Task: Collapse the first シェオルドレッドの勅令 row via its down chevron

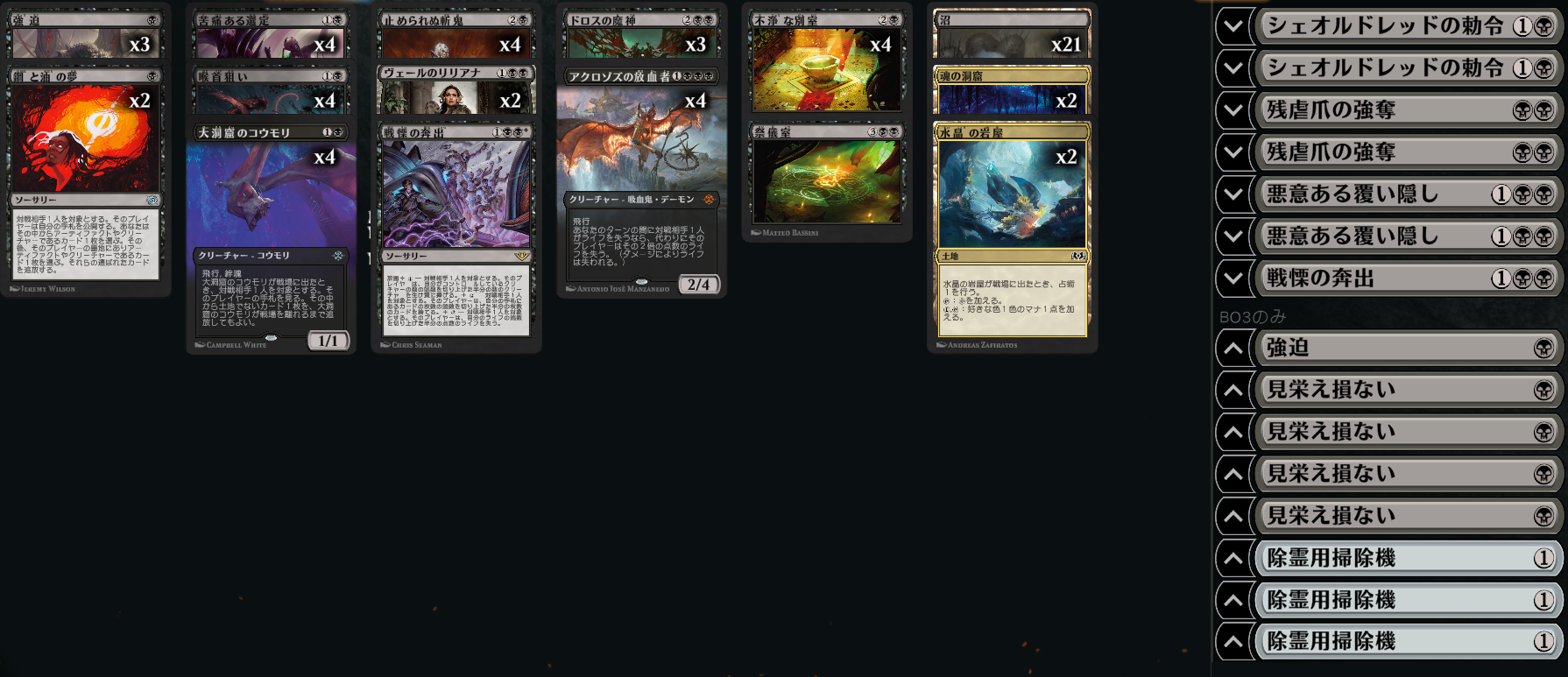Action: click(x=1233, y=25)
